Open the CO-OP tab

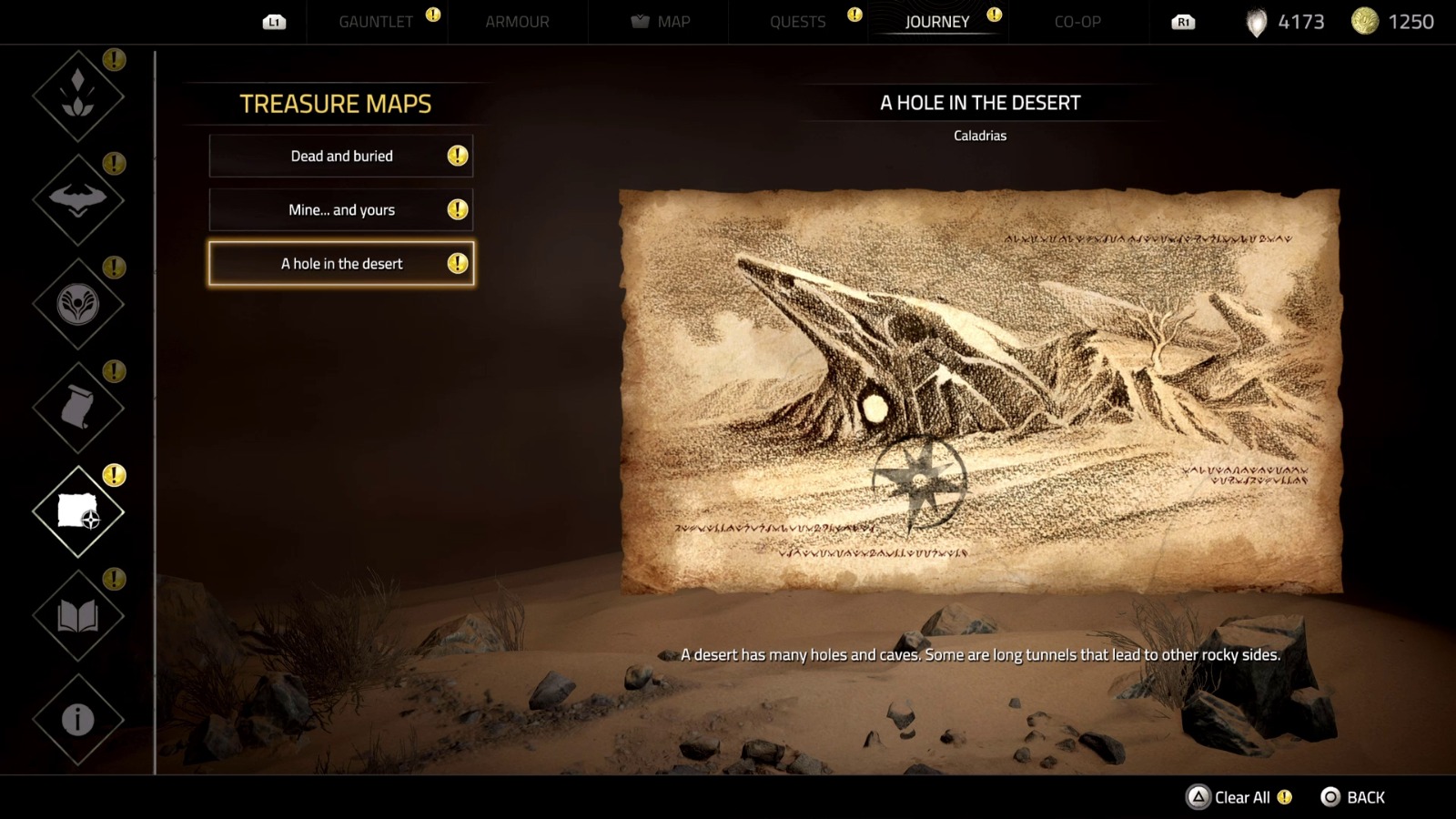[1077, 21]
